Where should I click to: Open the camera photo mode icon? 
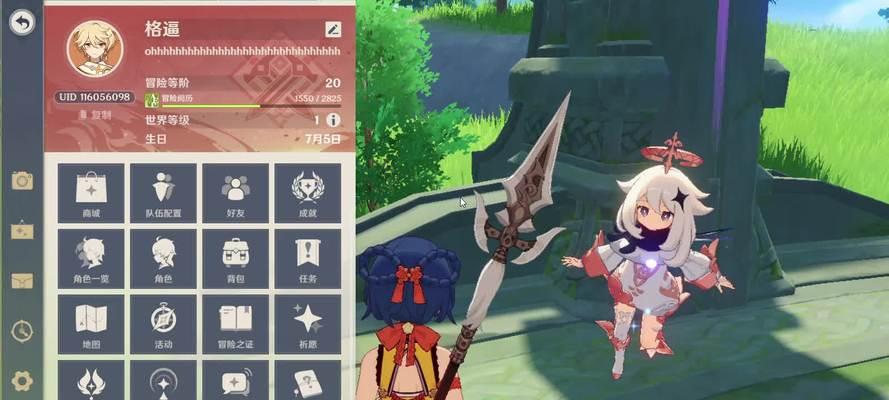point(21,180)
